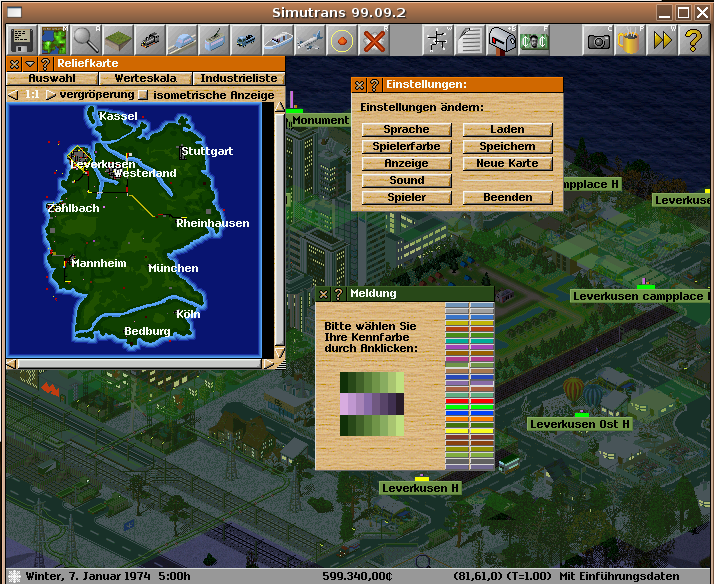This screenshot has width=714, height=584.
Task: Click the Laden load game button
Action: click(507, 129)
